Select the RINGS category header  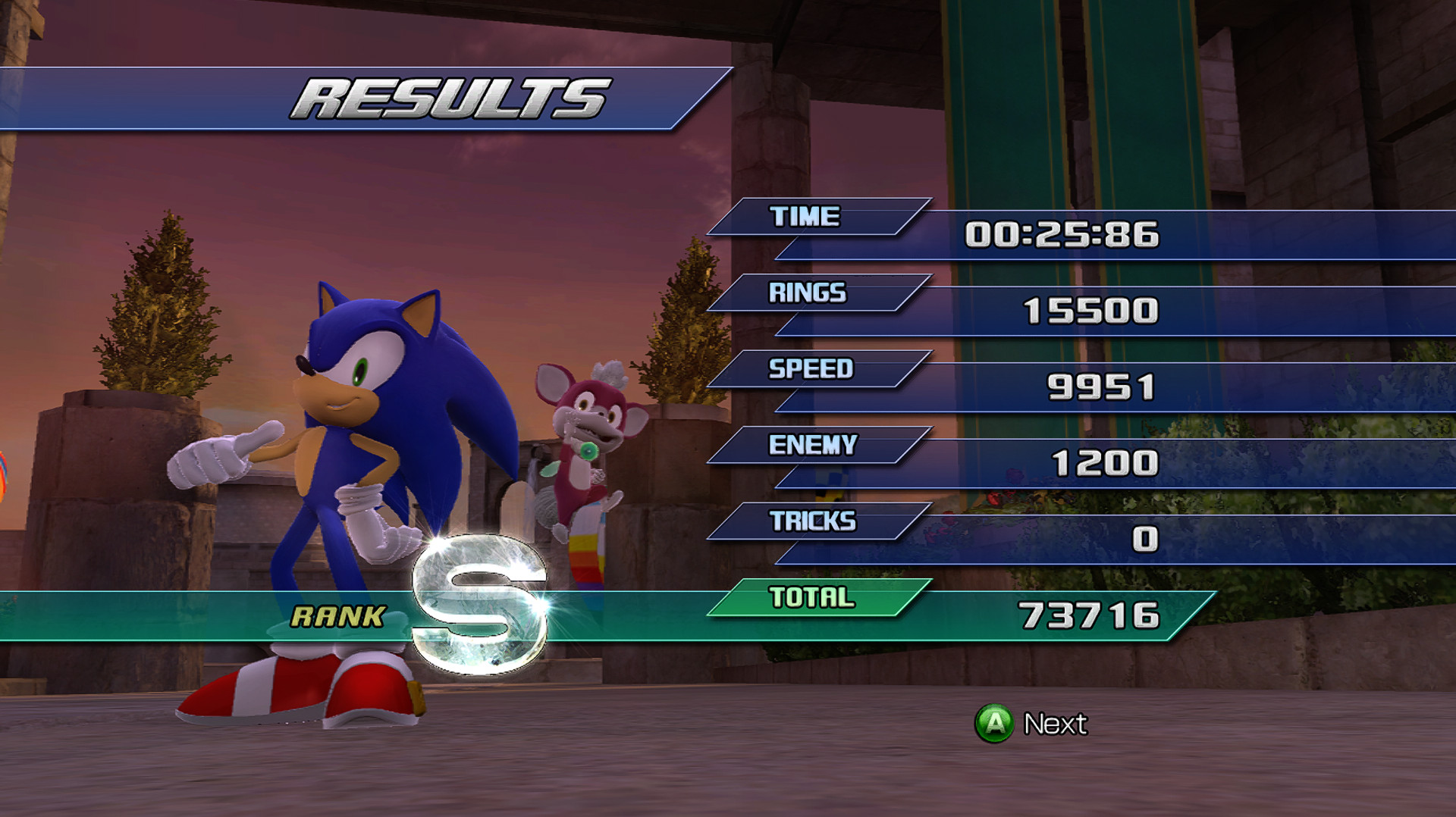point(806,293)
